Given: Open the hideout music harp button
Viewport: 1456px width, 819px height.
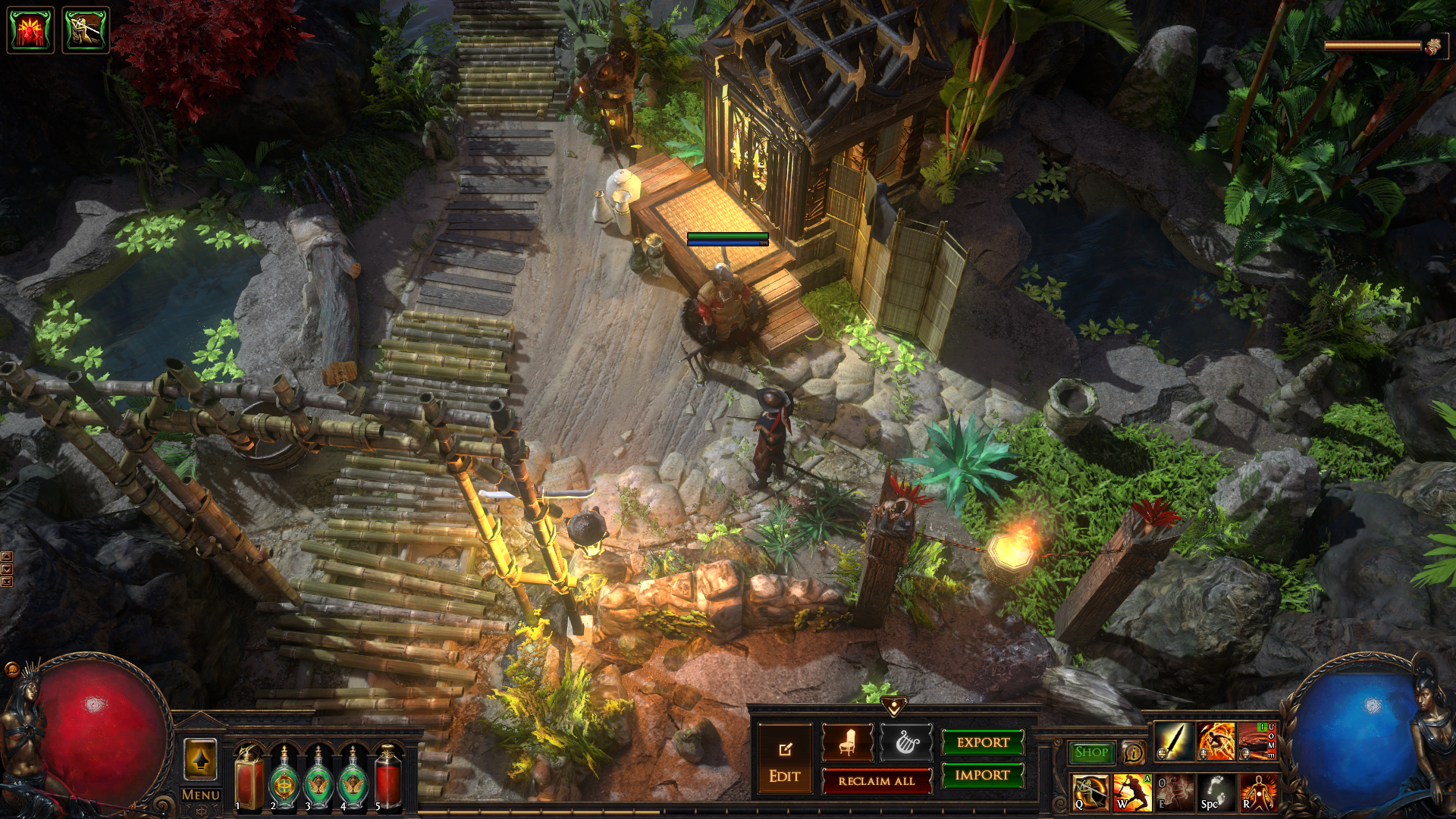Looking at the screenshot, I should (905, 742).
